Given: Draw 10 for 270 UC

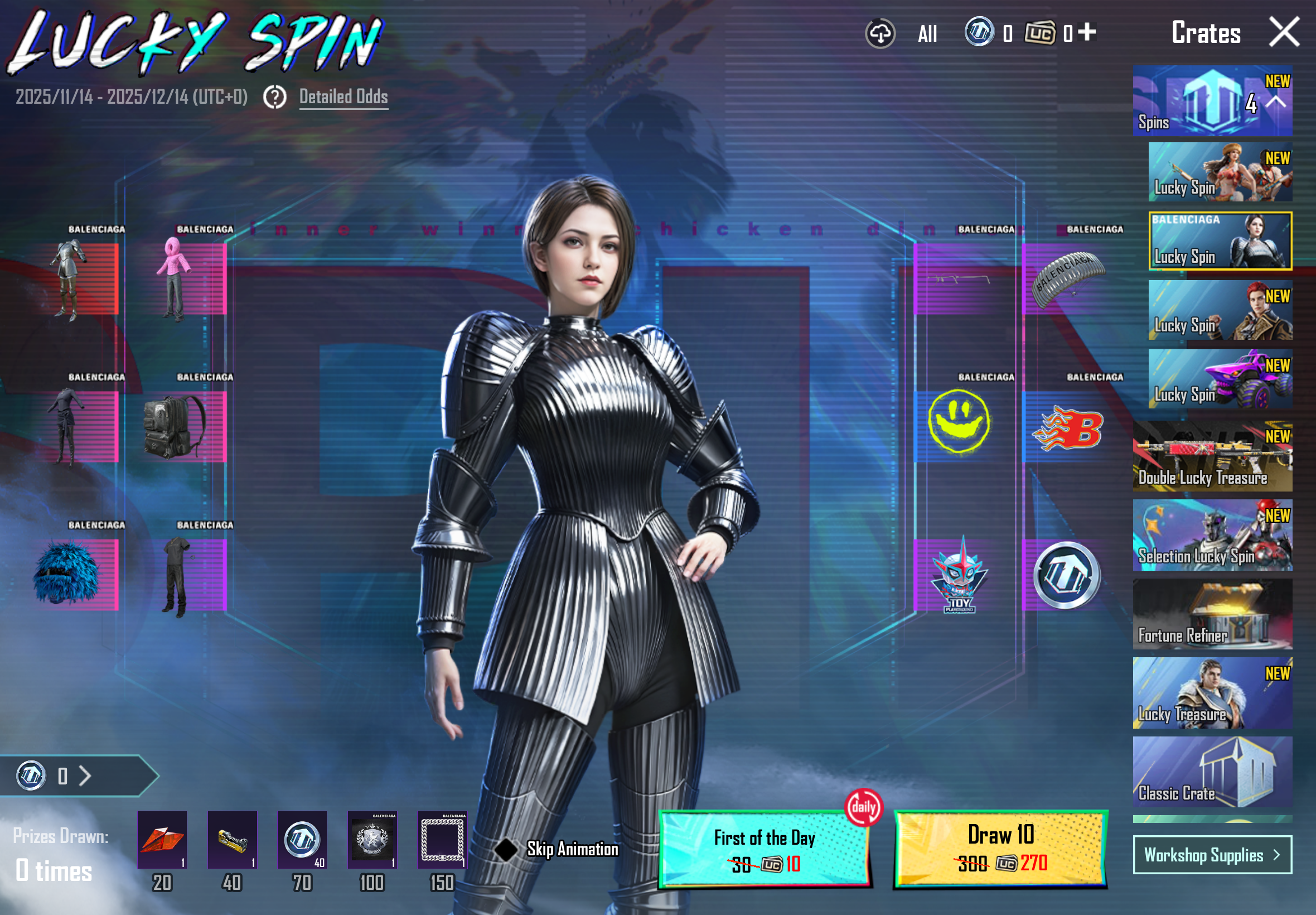Looking at the screenshot, I should pos(1000,850).
